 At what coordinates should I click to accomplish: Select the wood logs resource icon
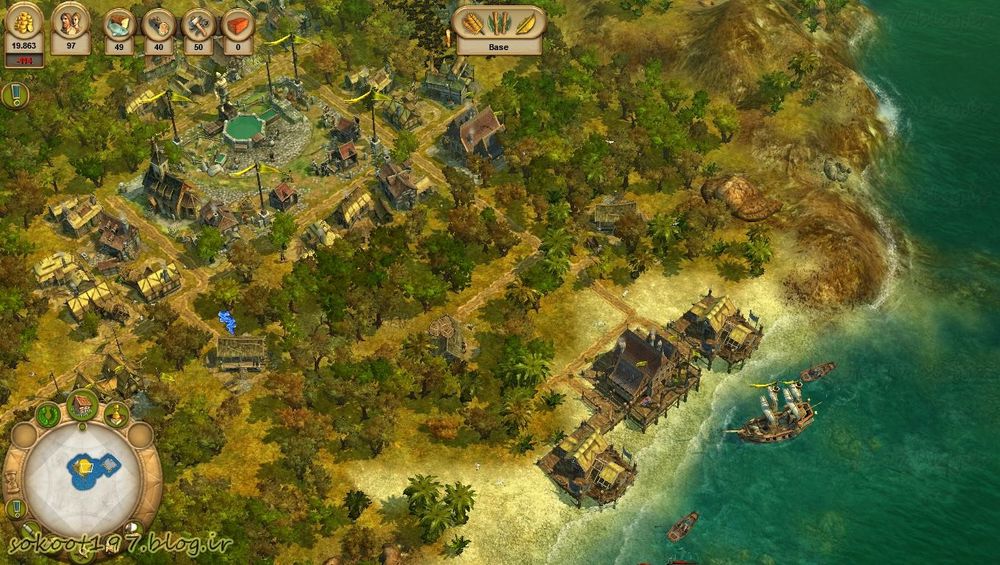(158, 28)
